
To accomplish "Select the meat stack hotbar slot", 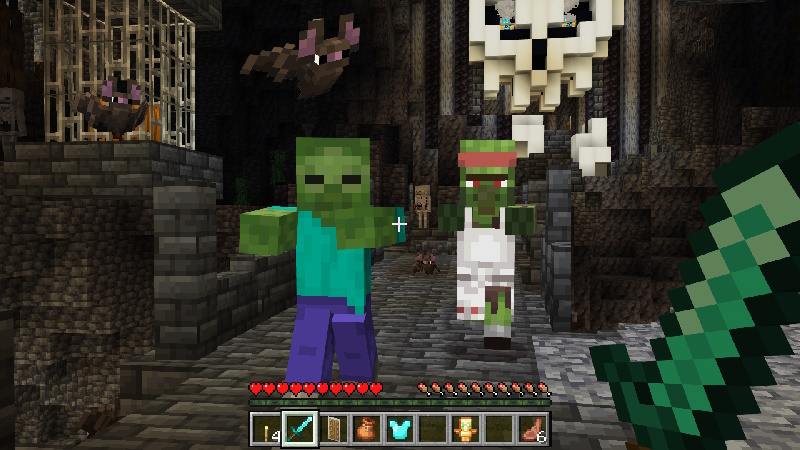I will click(x=534, y=429).
